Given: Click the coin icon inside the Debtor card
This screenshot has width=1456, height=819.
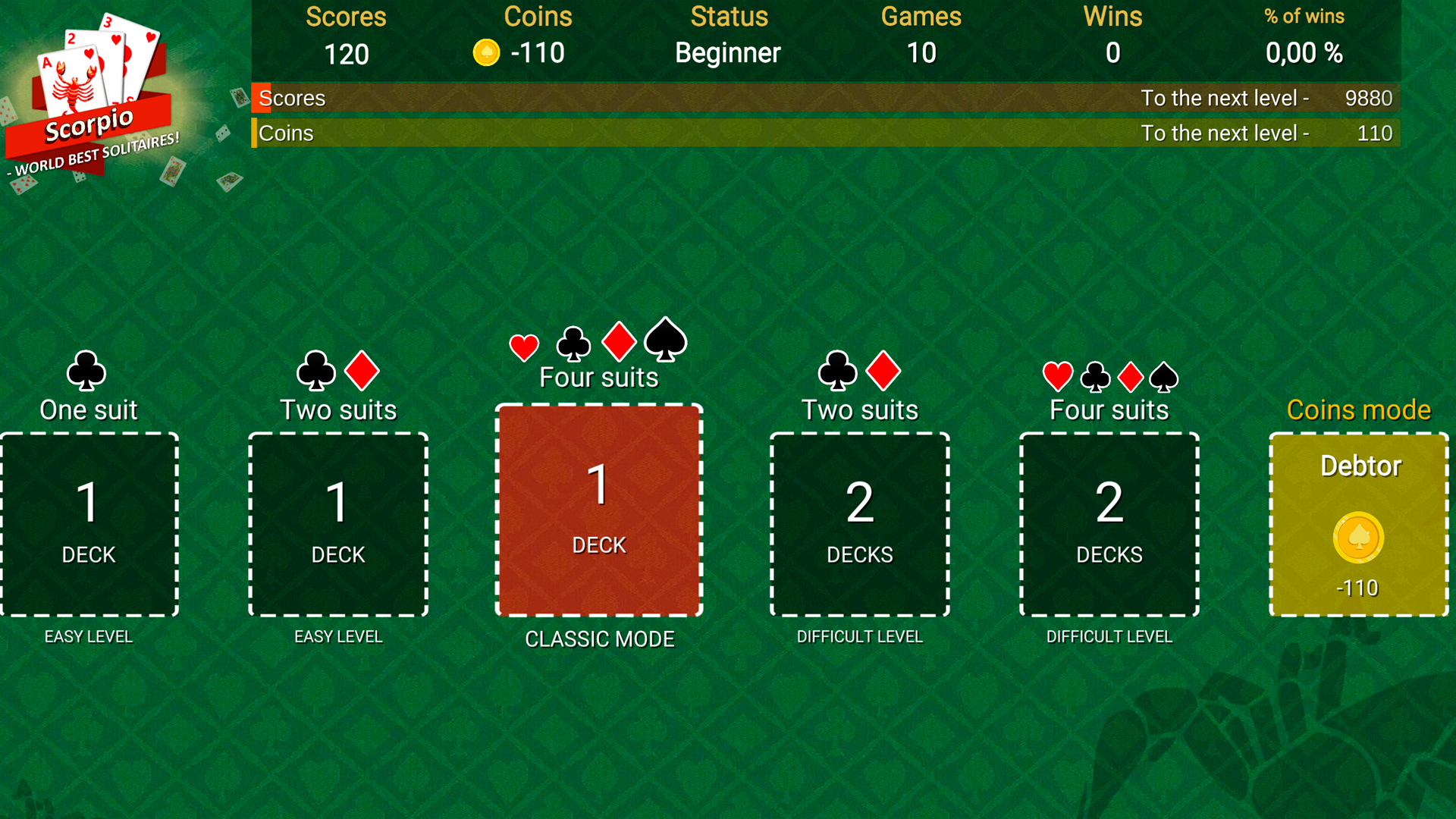Looking at the screenshot, I should [x=1358, y=538].
